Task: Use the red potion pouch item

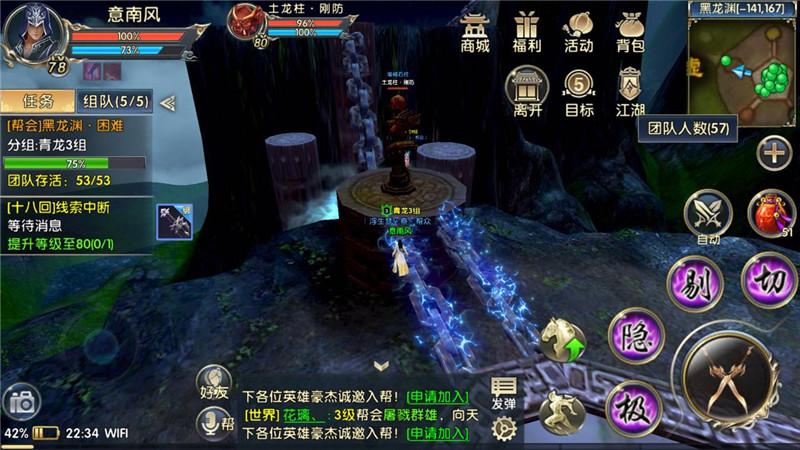Action: 770,214
